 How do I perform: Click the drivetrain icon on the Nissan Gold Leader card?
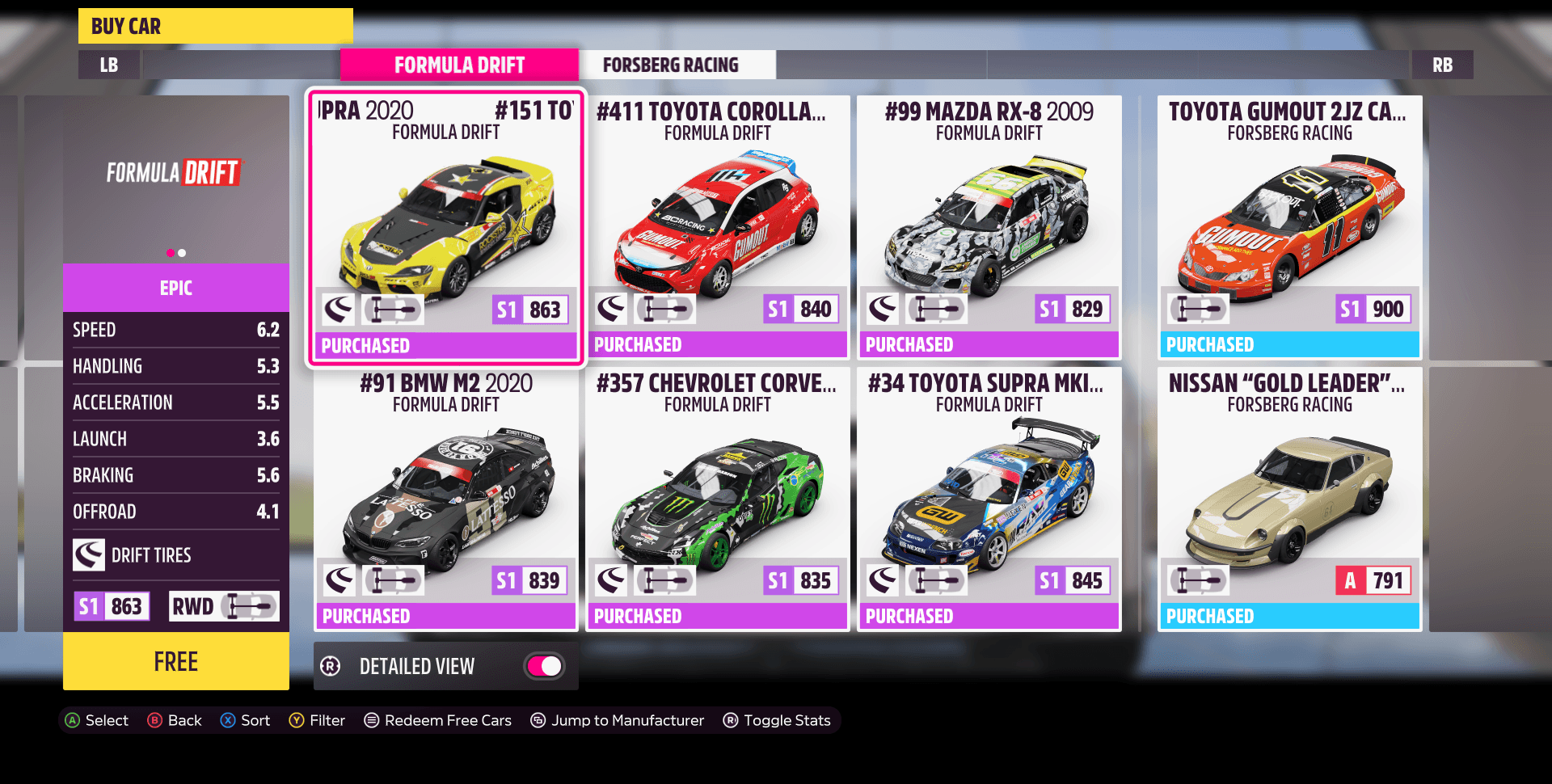1198,580
